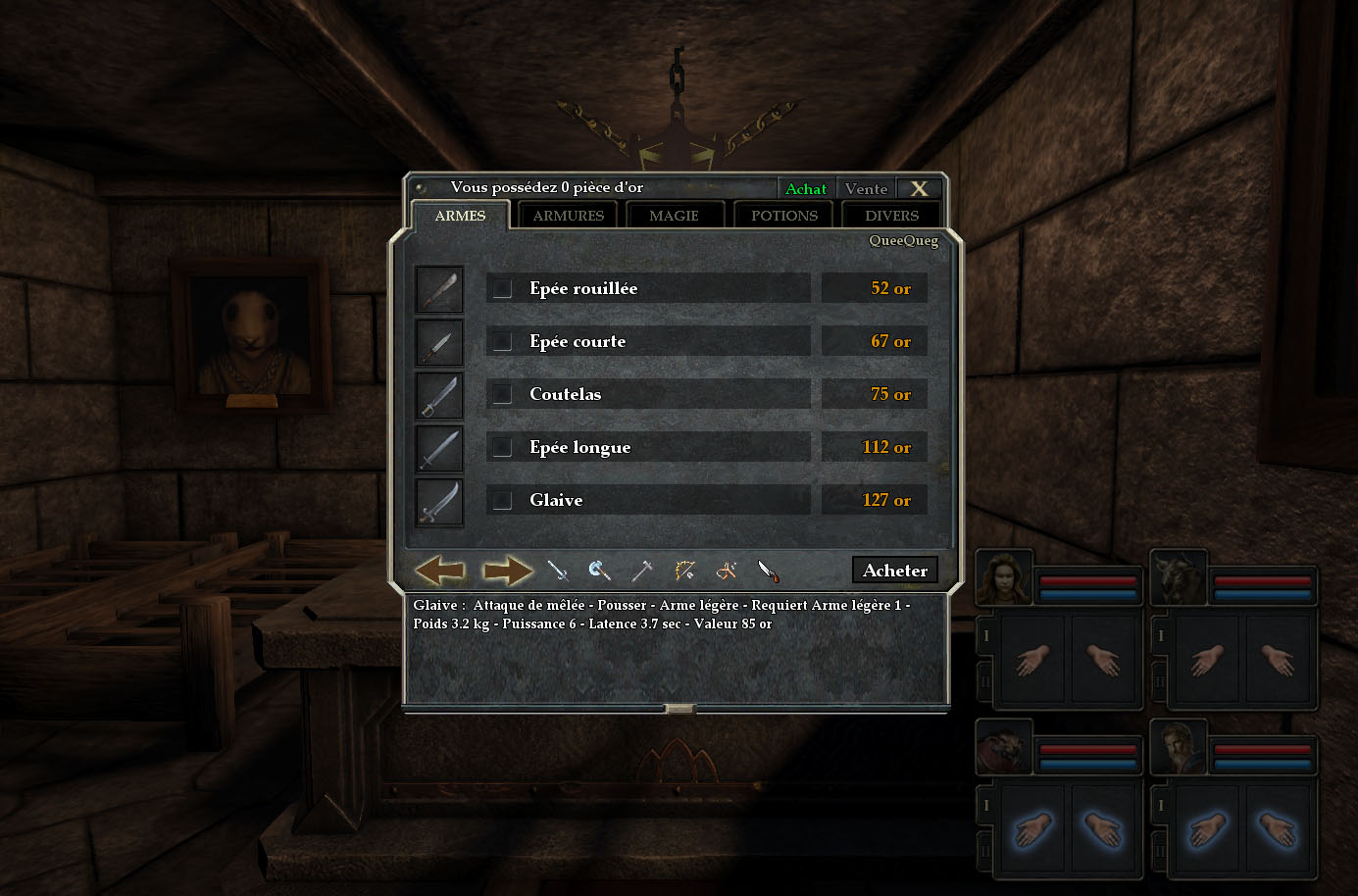Switch to Vente selling mode
The width and height of the screenshot is (1358, 896).
pyautogui.click(x=866, y=188)
